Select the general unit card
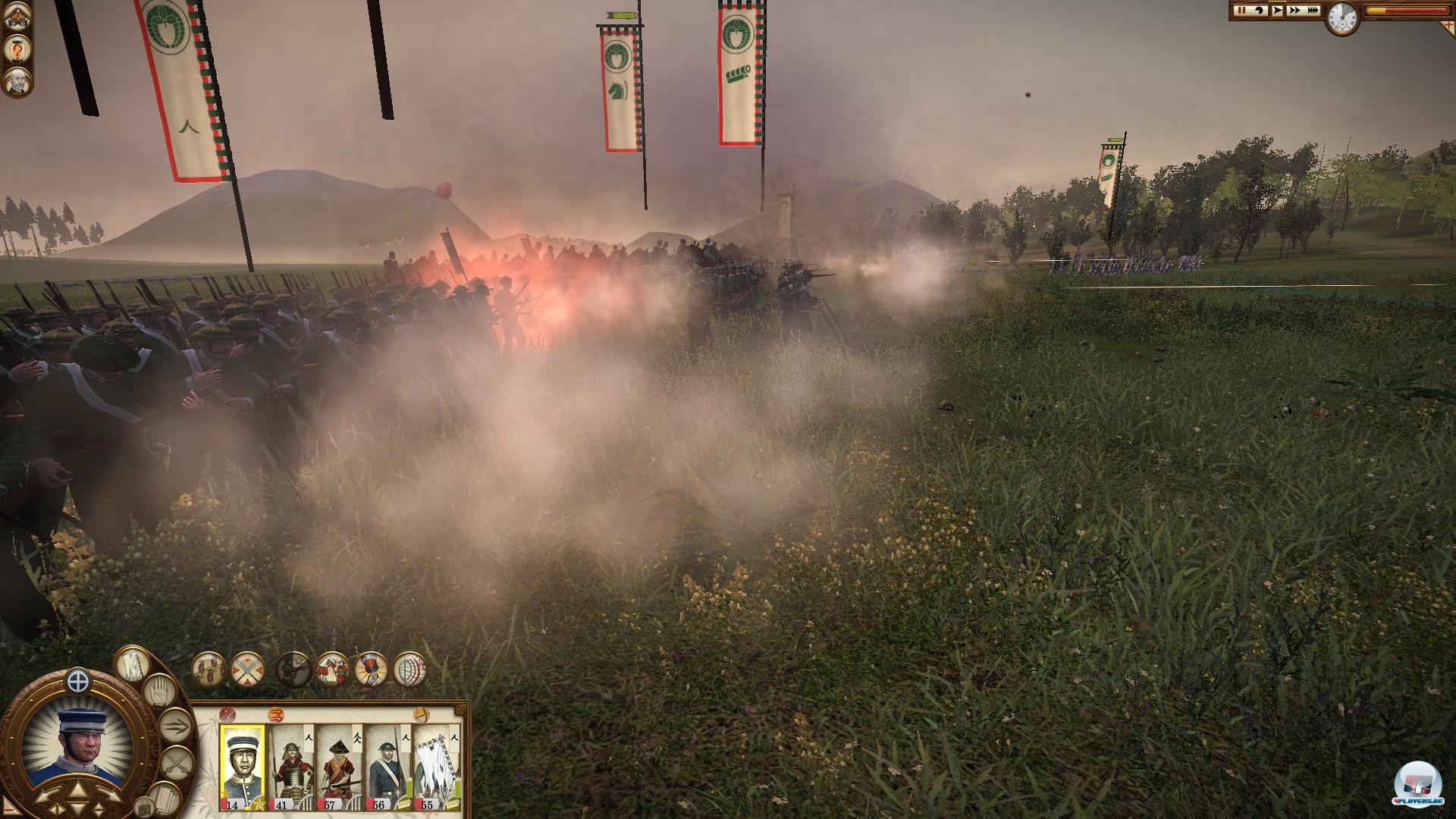Screen dimensions: 1456x819 point(243,766)
